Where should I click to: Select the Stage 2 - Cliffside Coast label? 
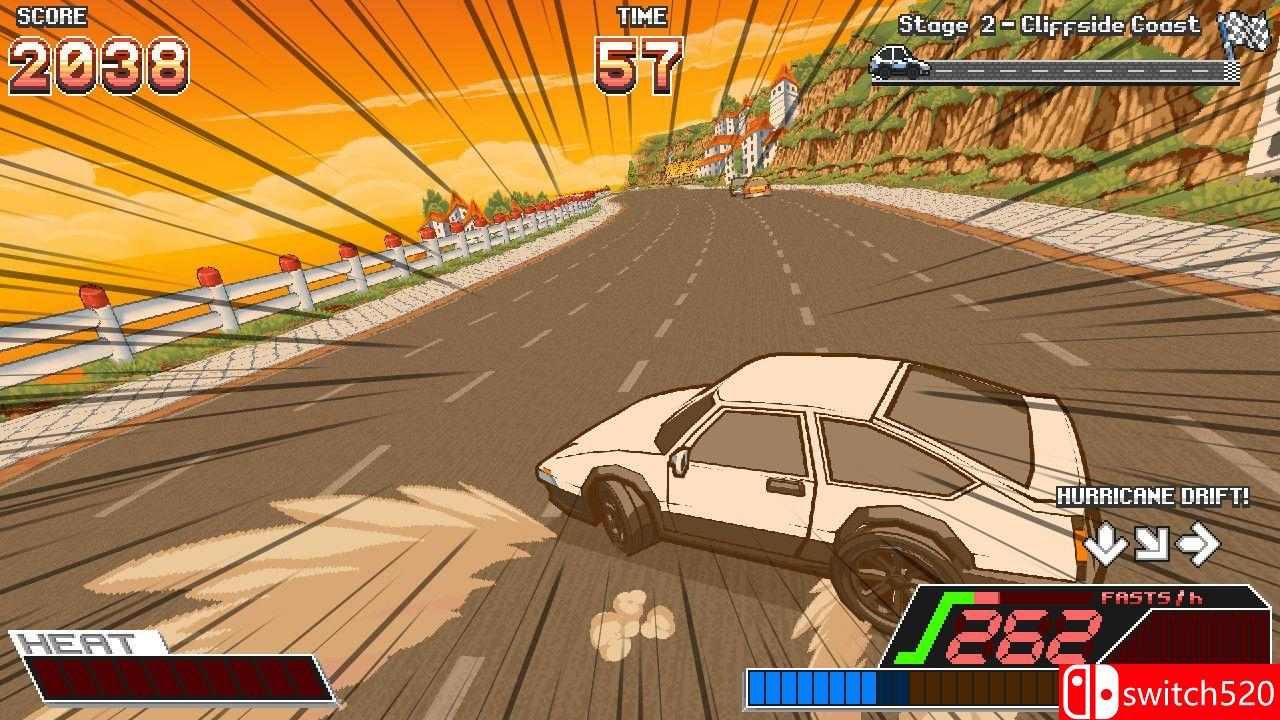coord(1048,26)
